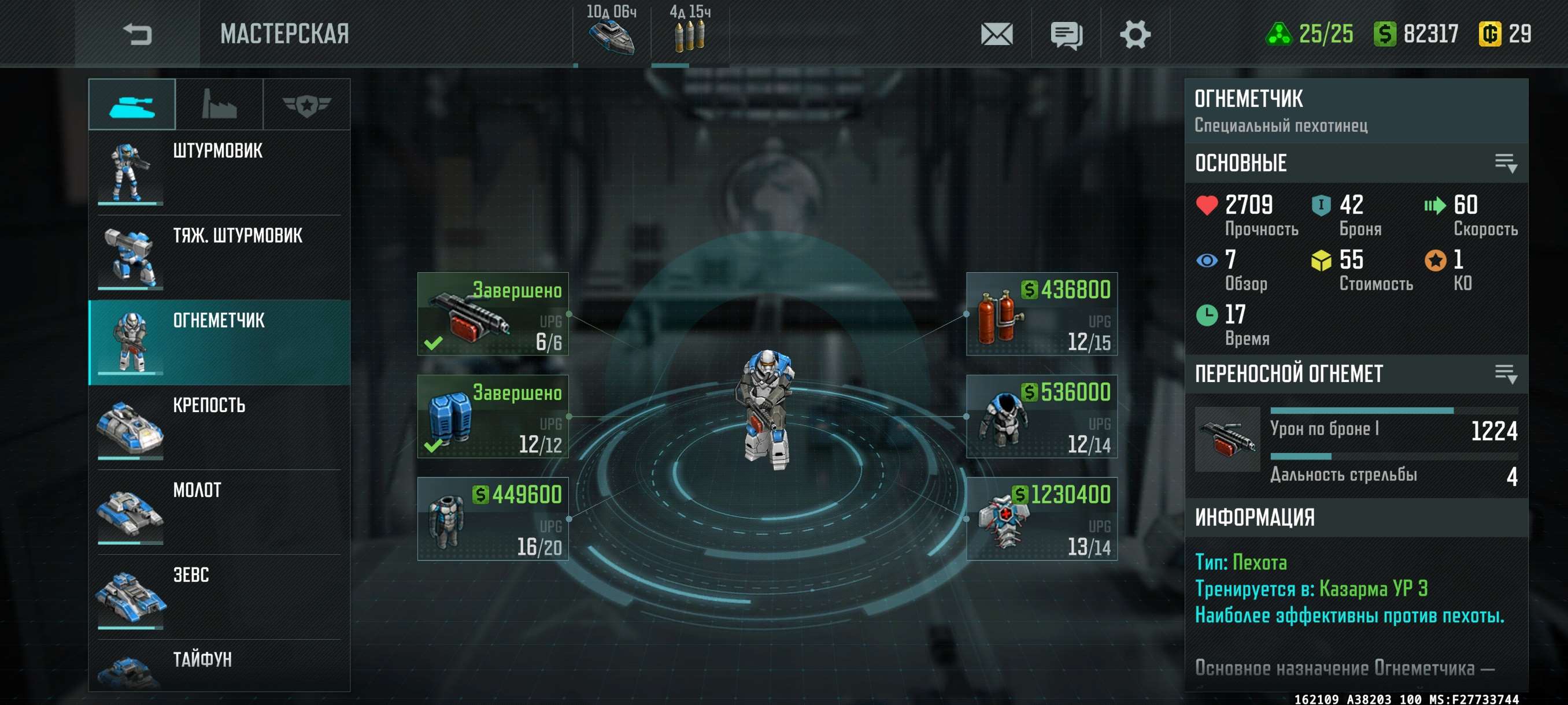Select the Тайфун unit row

pos(219,666)
